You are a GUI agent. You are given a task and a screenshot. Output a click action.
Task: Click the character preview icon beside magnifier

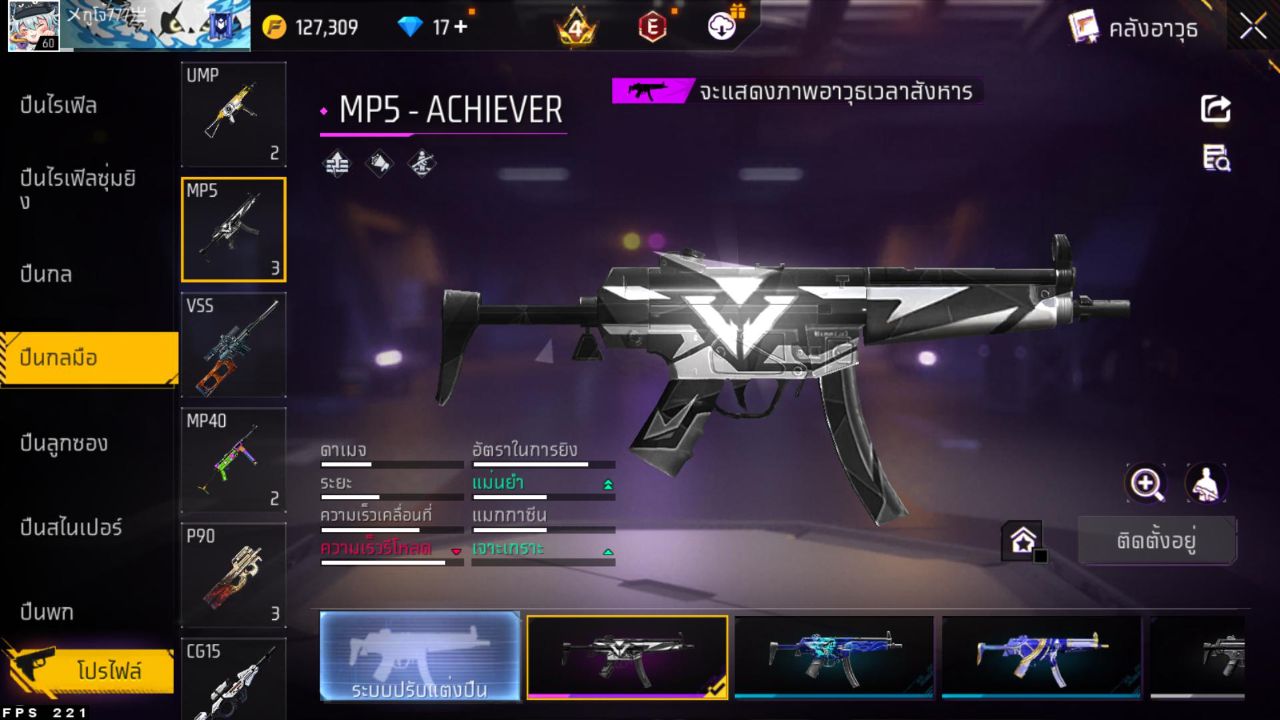pyautogui.click(x=1205, y=483)
